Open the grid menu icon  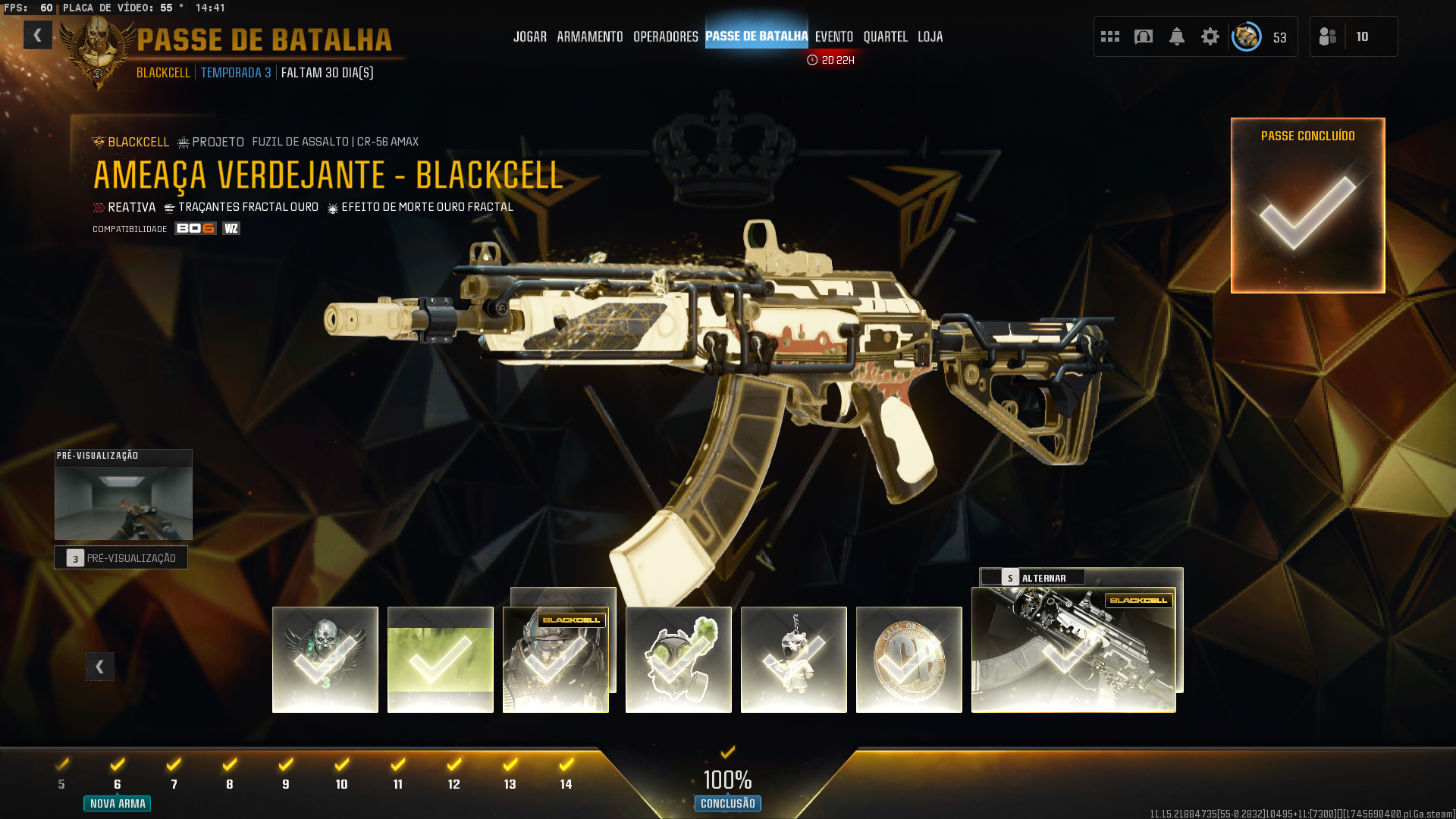pos(1109,36)
